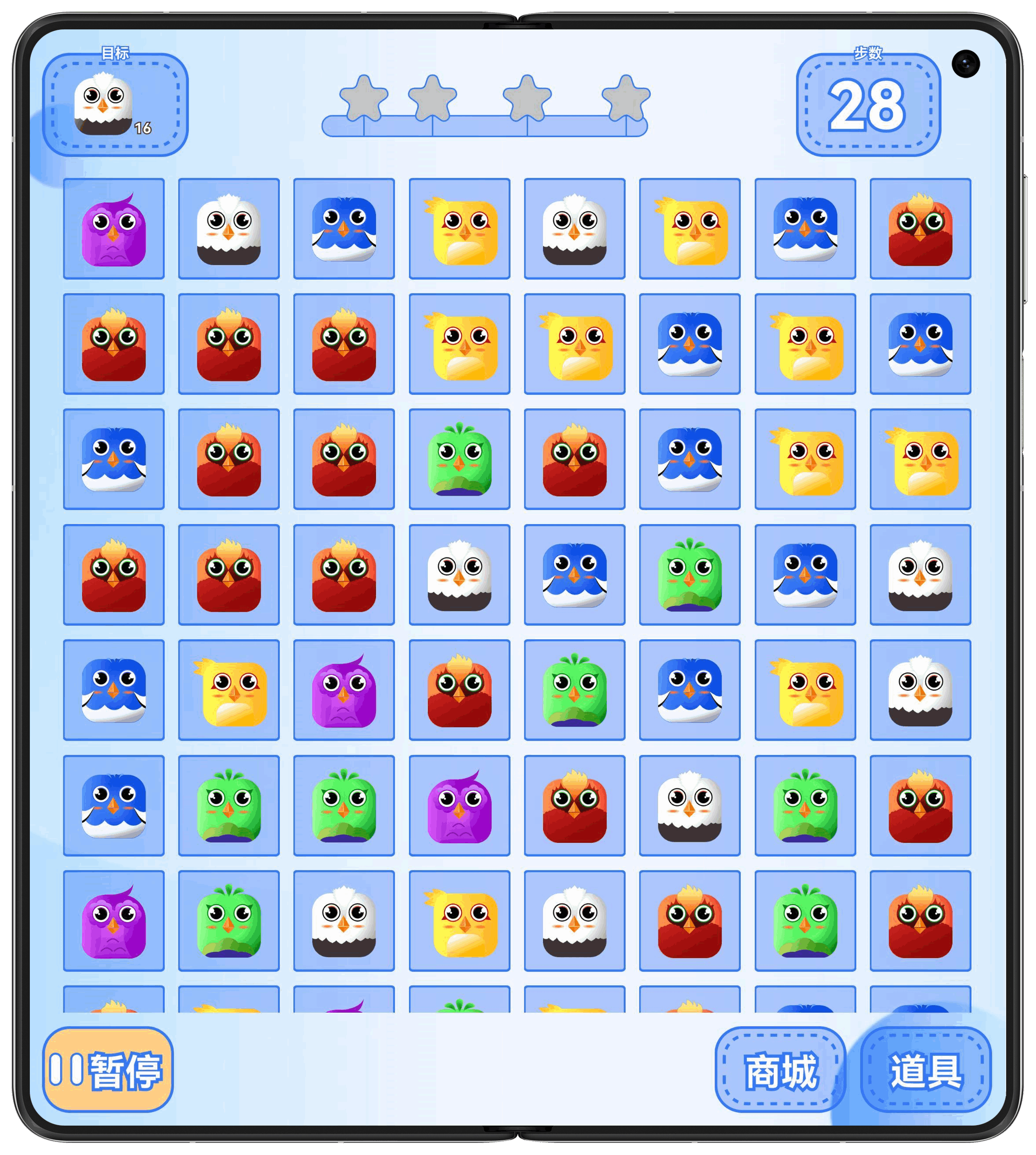Select the white eagle tile between two yellow chicks

coord(574,229)
